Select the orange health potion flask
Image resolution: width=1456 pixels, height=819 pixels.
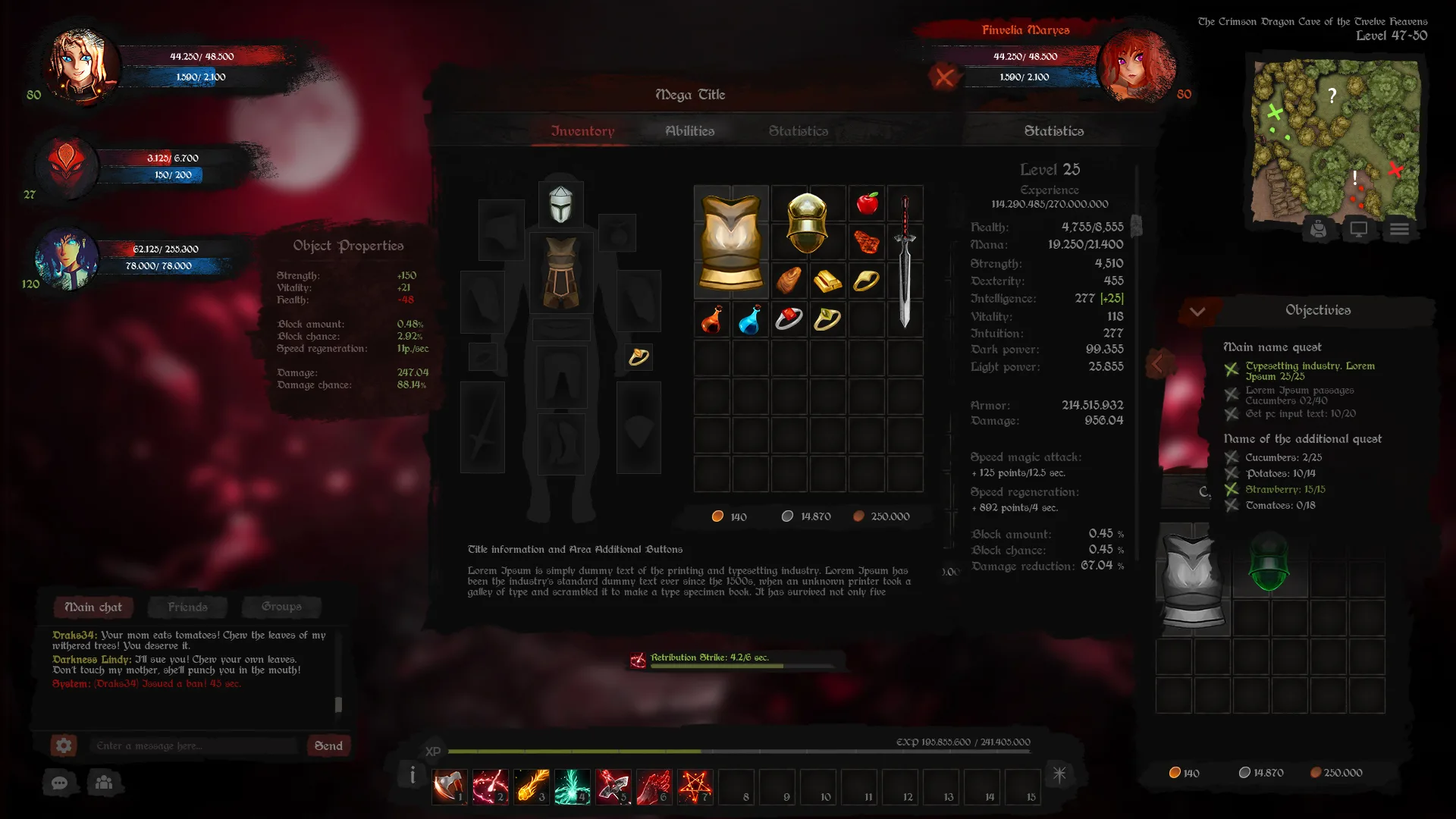711,319
